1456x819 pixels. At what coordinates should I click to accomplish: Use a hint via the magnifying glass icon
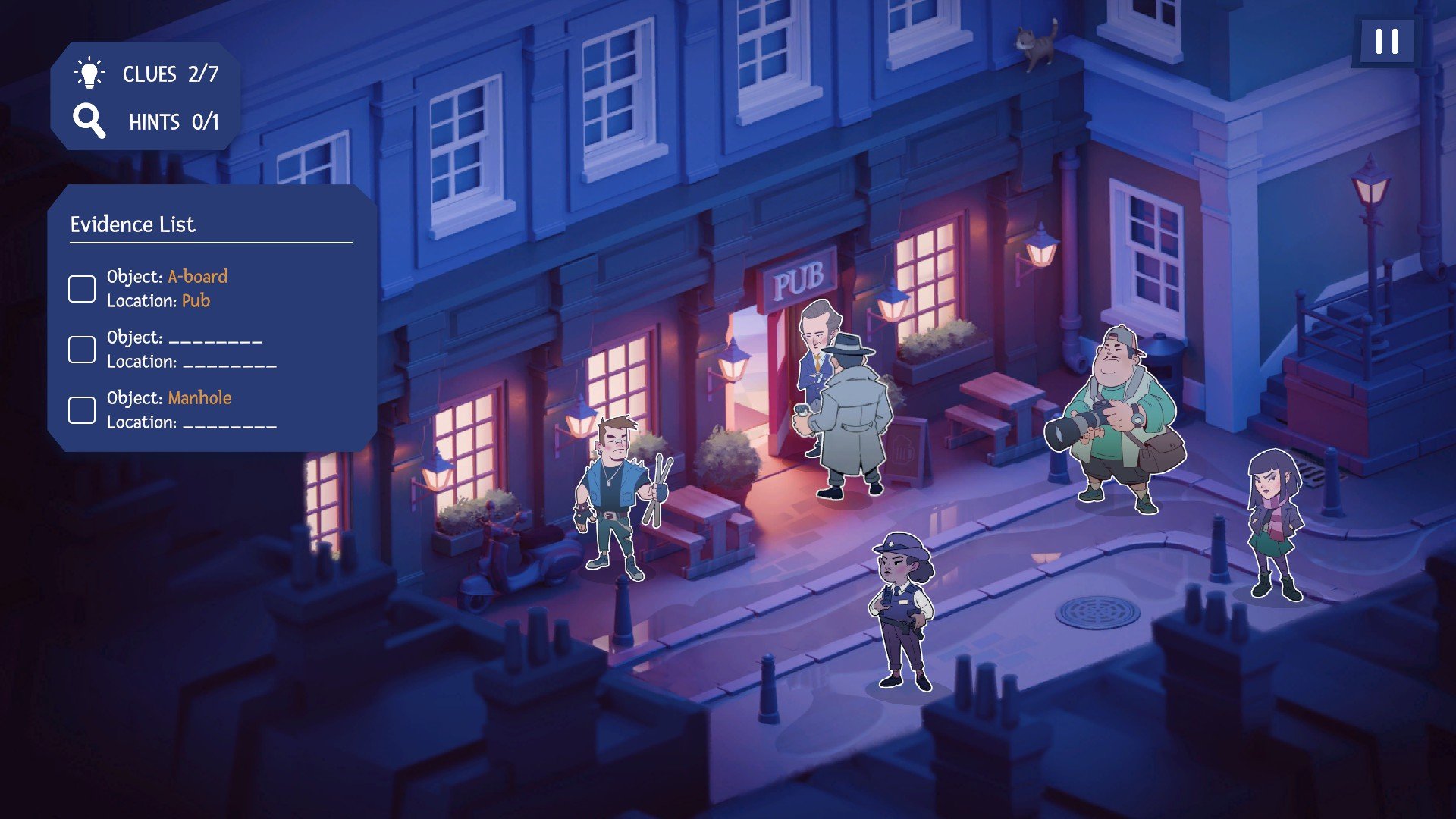coord(89,121)
